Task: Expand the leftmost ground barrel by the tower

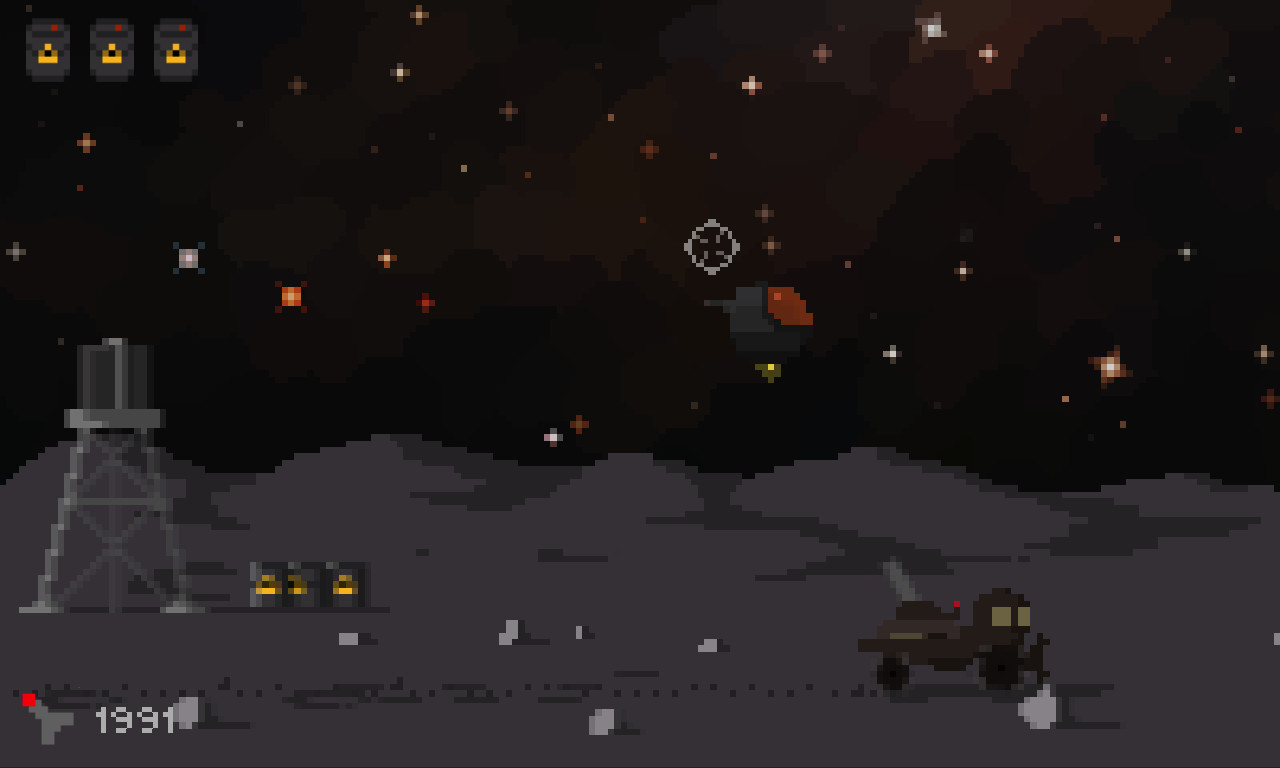Action: click(268, 585)
